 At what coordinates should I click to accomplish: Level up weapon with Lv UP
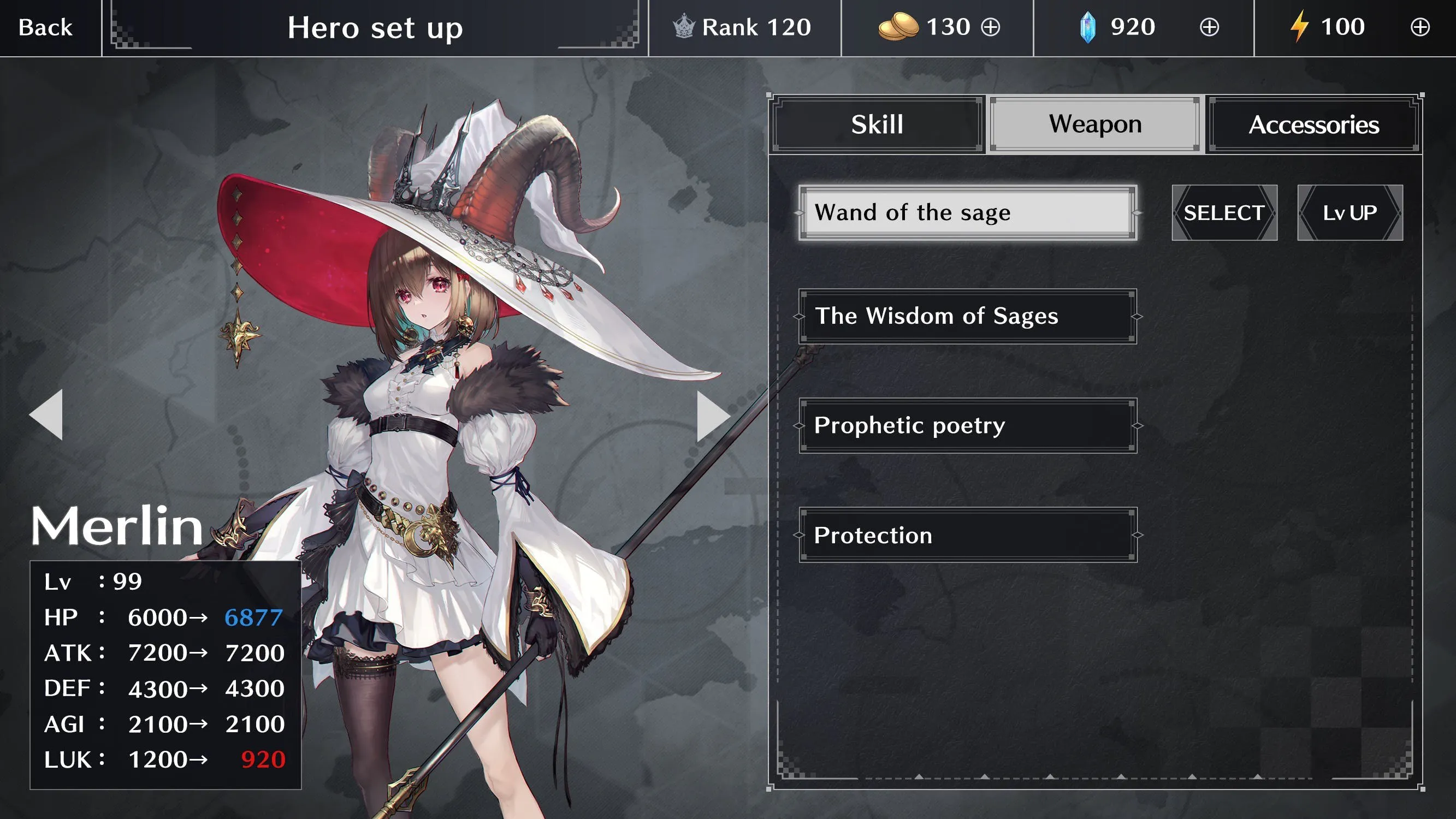[1350, 212]
